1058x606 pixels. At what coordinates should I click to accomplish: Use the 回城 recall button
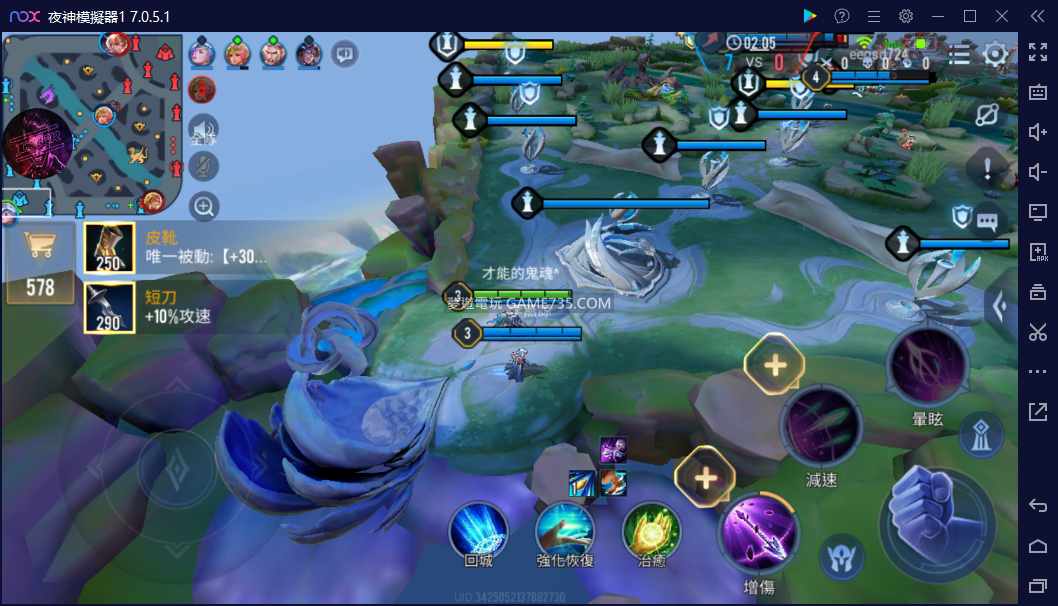pos(479,529)
